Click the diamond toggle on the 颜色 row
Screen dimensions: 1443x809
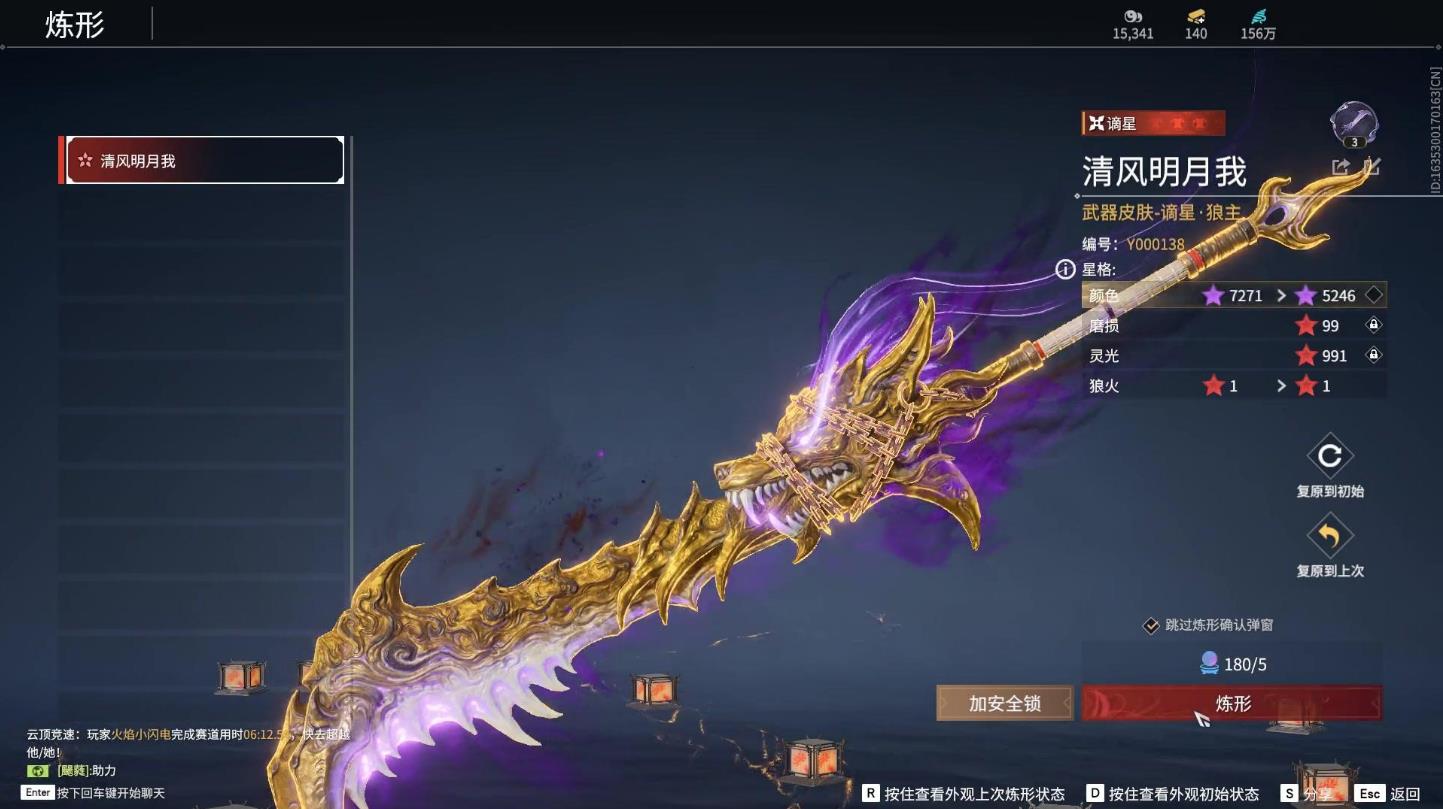click(1375, 295)
